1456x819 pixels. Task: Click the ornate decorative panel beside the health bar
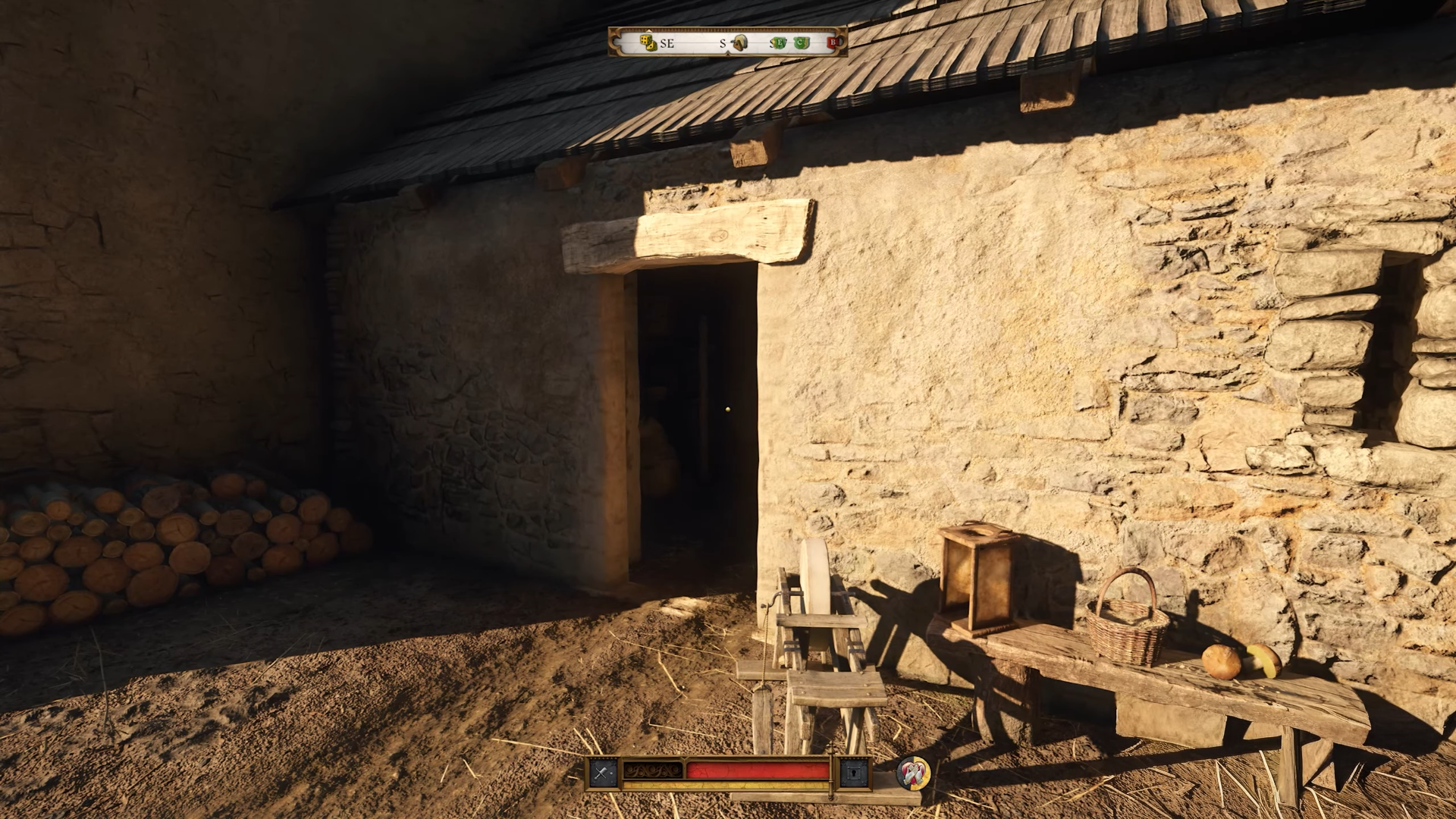click(x=652, y=770)
